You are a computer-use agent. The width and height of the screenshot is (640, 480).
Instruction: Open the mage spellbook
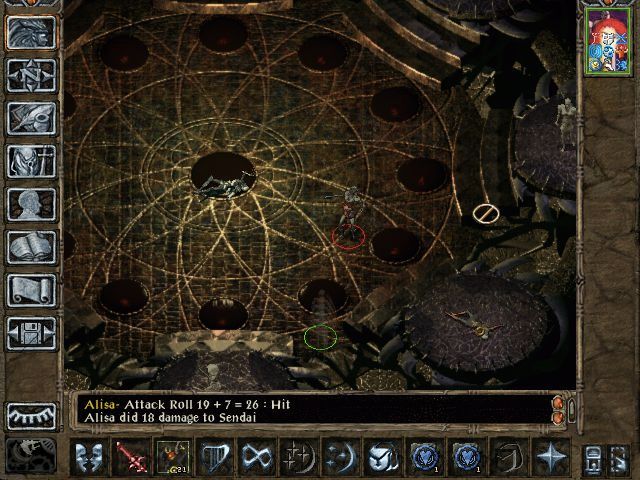point(32,247)
